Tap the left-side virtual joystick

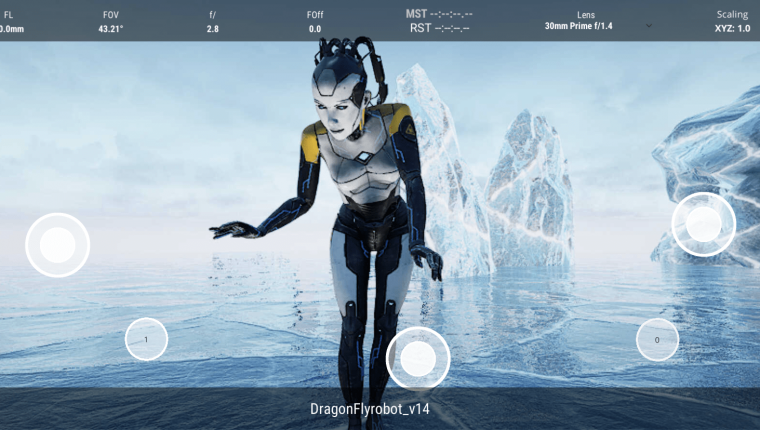pyautogui.click(x=58, y=245)
